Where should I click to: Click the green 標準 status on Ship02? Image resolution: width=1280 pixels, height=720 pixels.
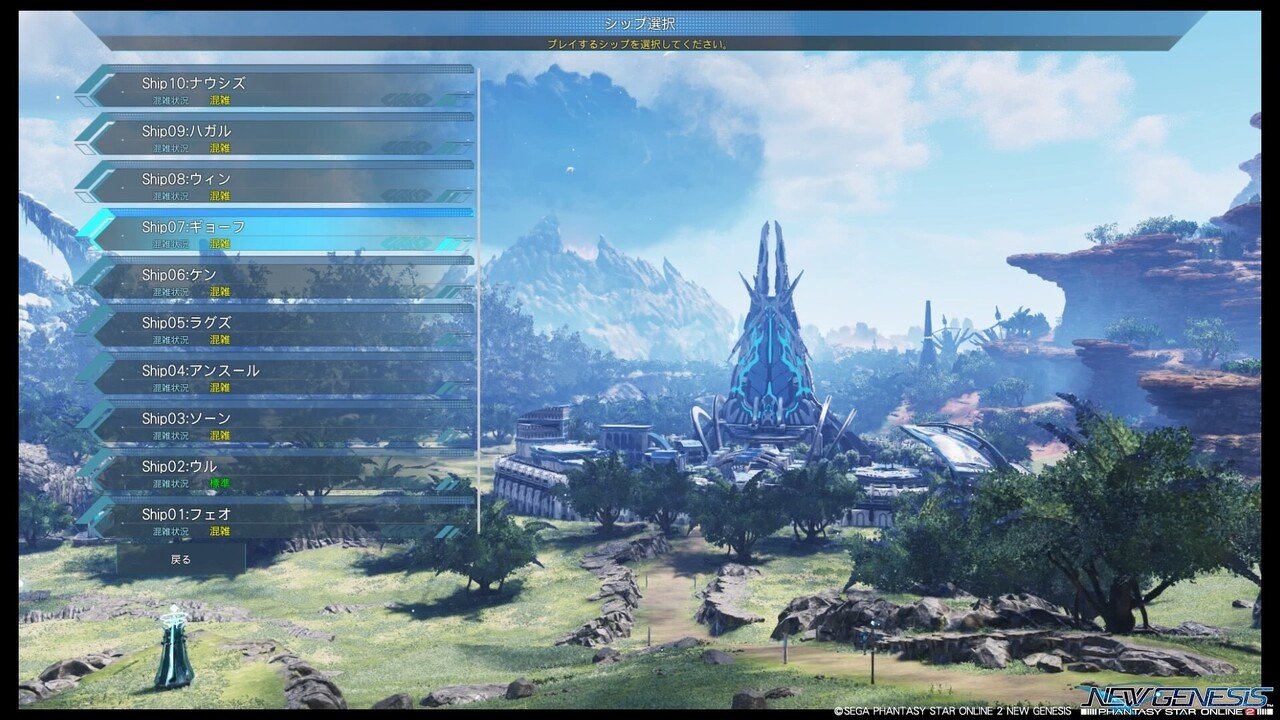(222, 483)
